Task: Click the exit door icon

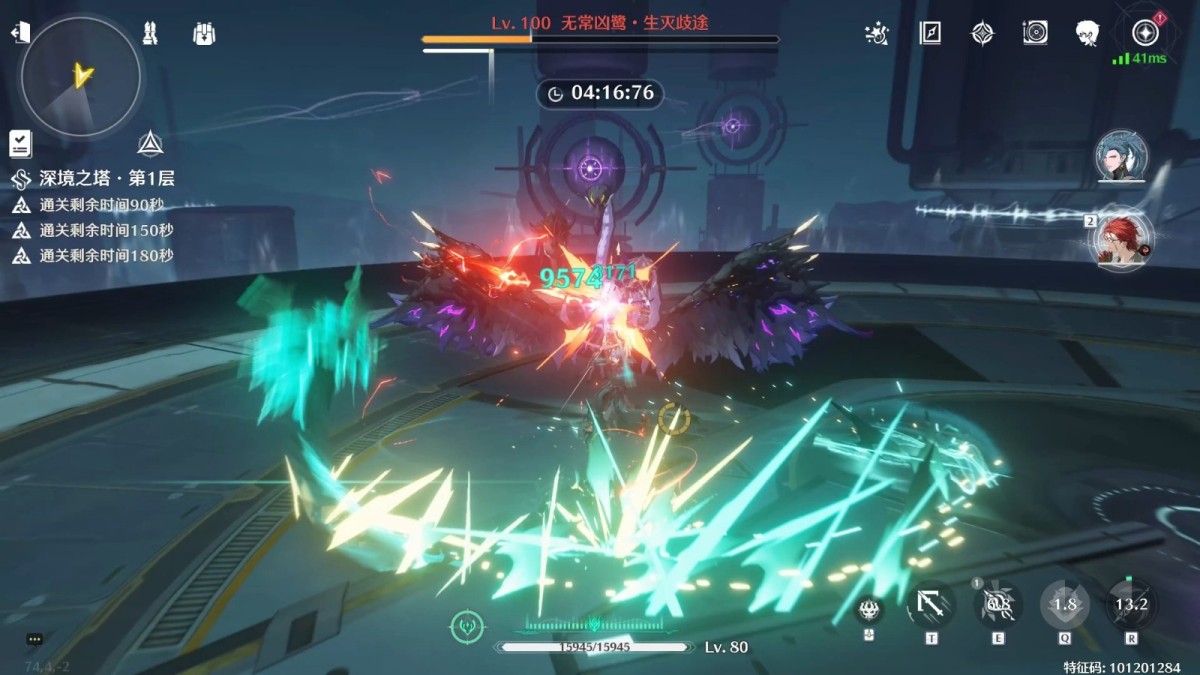Action: pyautogui.click(x=20, y=34)
